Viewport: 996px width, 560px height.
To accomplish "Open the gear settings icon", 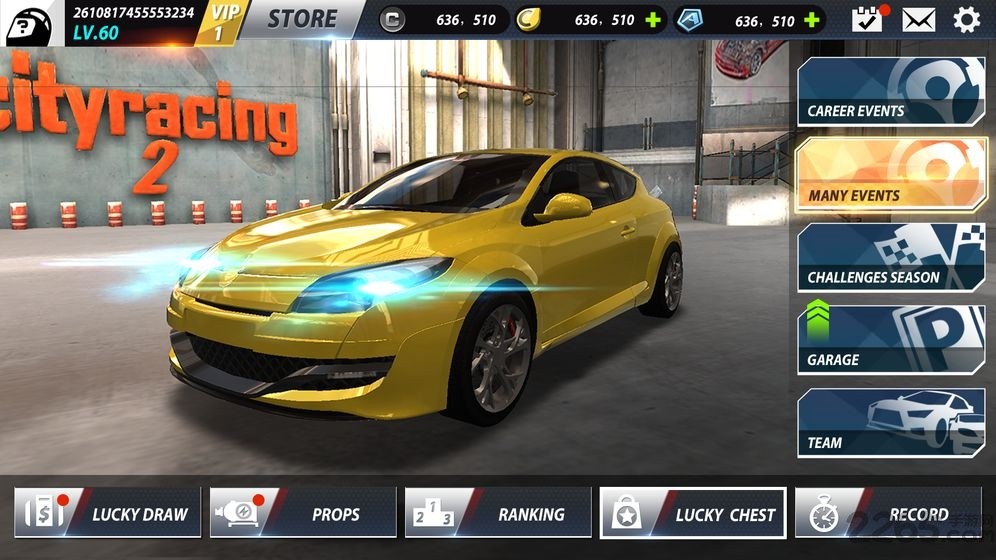I will pos(966,19).
